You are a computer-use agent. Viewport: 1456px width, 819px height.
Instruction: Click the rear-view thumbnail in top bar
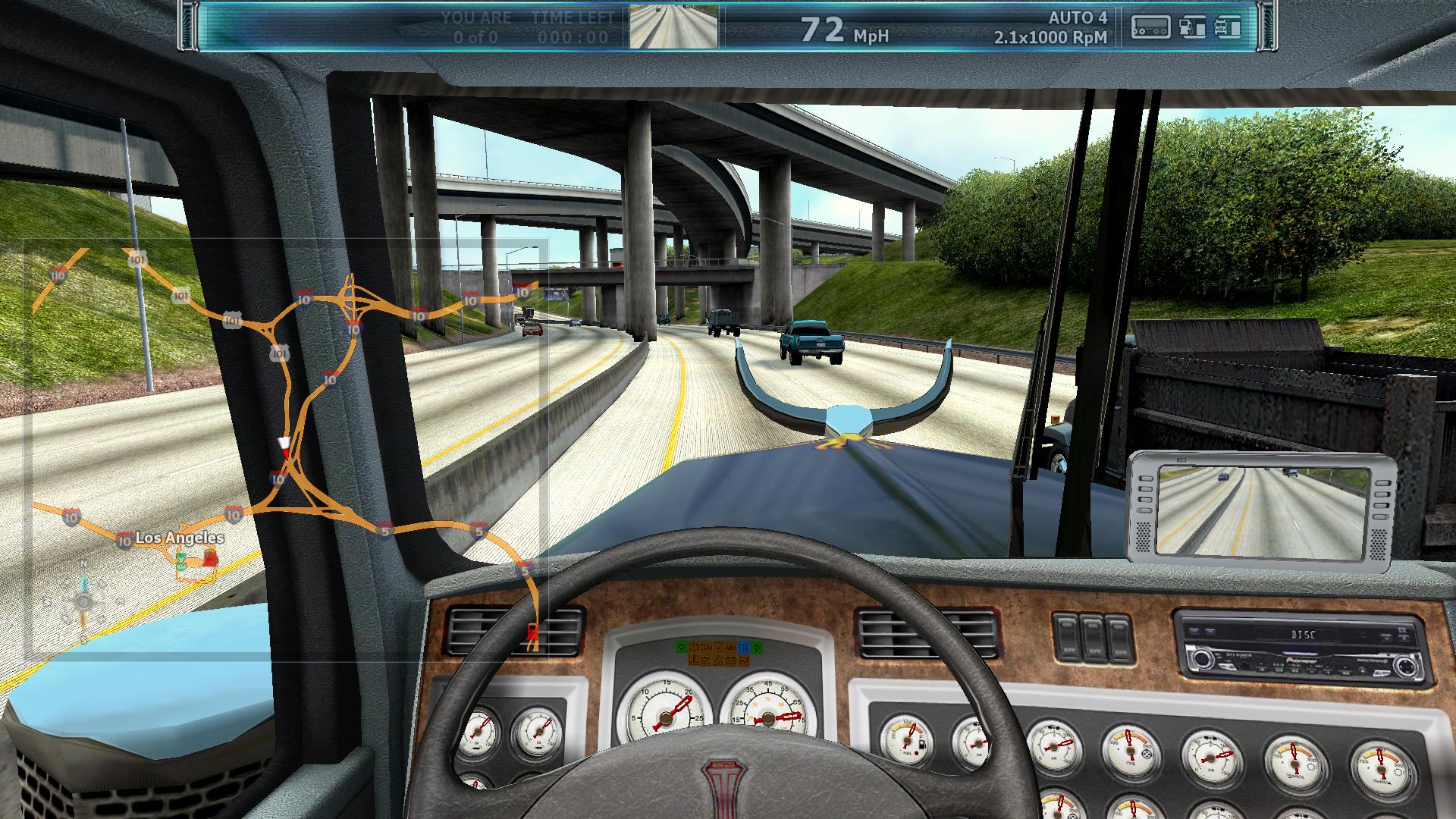pos(673,27)
